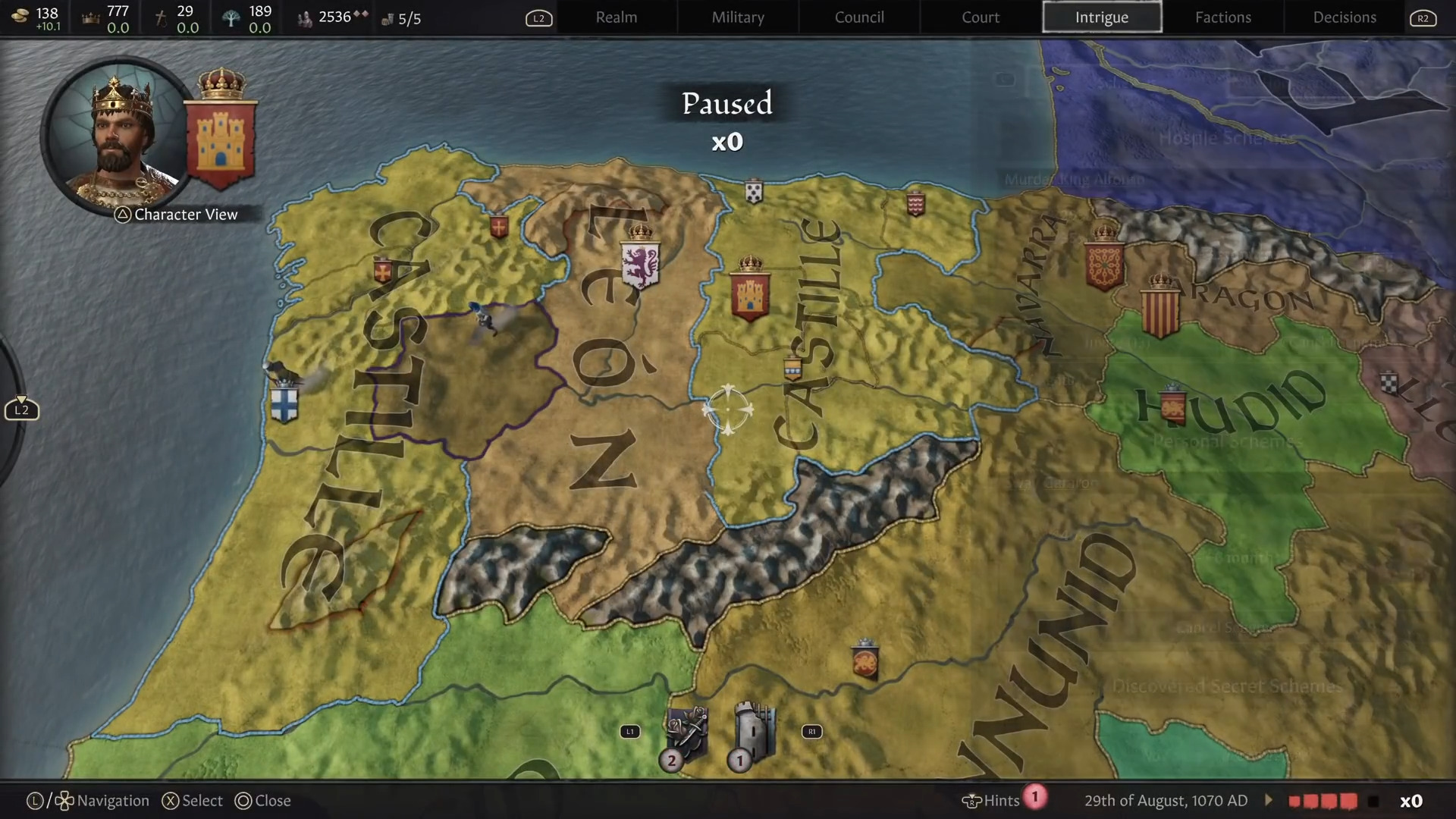
Task: Expand the Hostile Schemes section
Action: coord(1225,139)
